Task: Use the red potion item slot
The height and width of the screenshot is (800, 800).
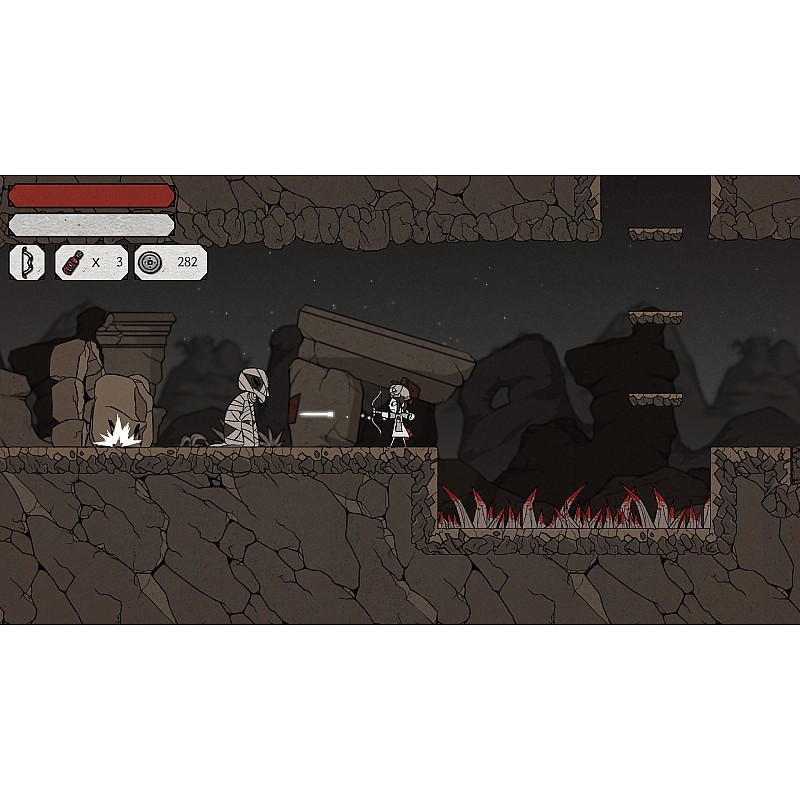Action: click(x=74, y=263)
